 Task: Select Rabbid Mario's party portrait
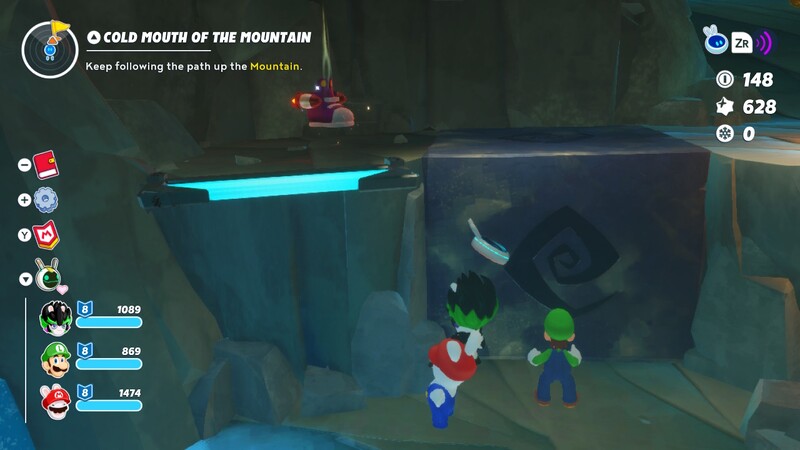pos(54,399)
